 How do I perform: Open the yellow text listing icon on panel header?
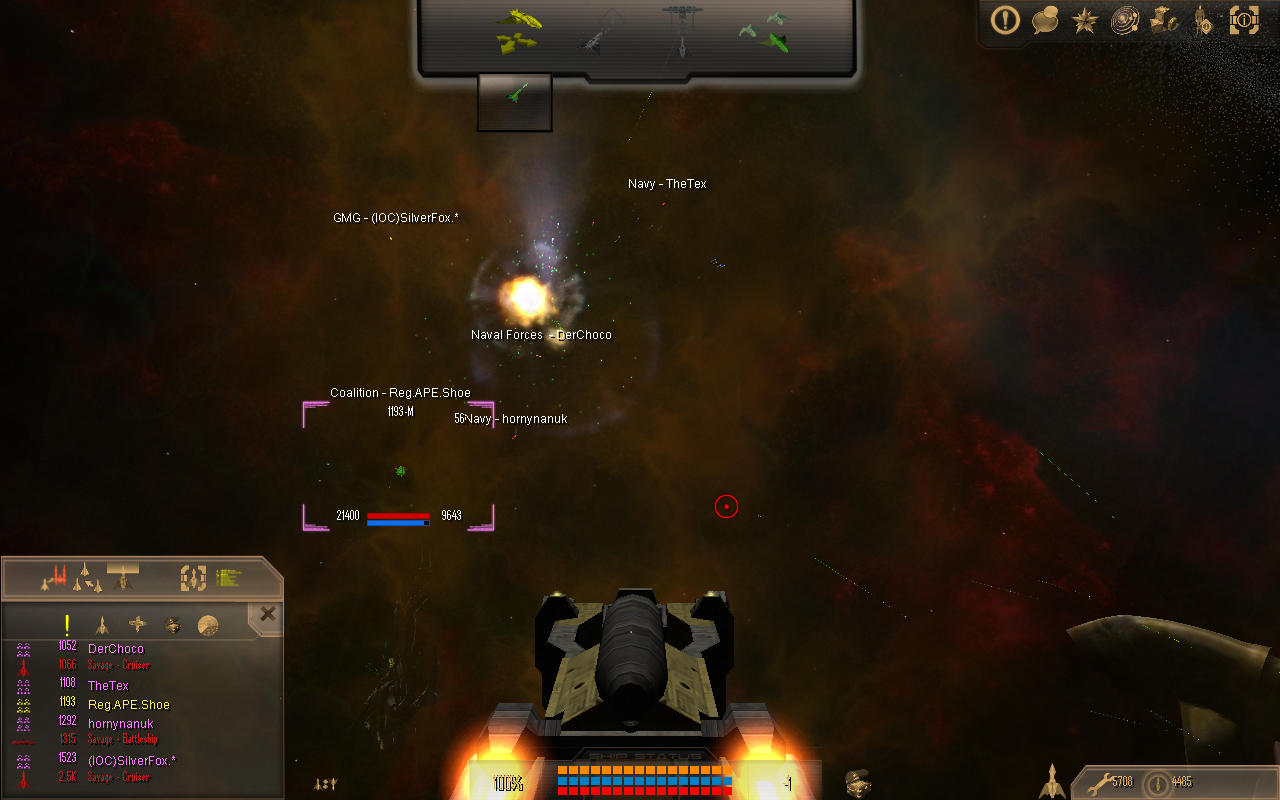(x=227, y=577)
